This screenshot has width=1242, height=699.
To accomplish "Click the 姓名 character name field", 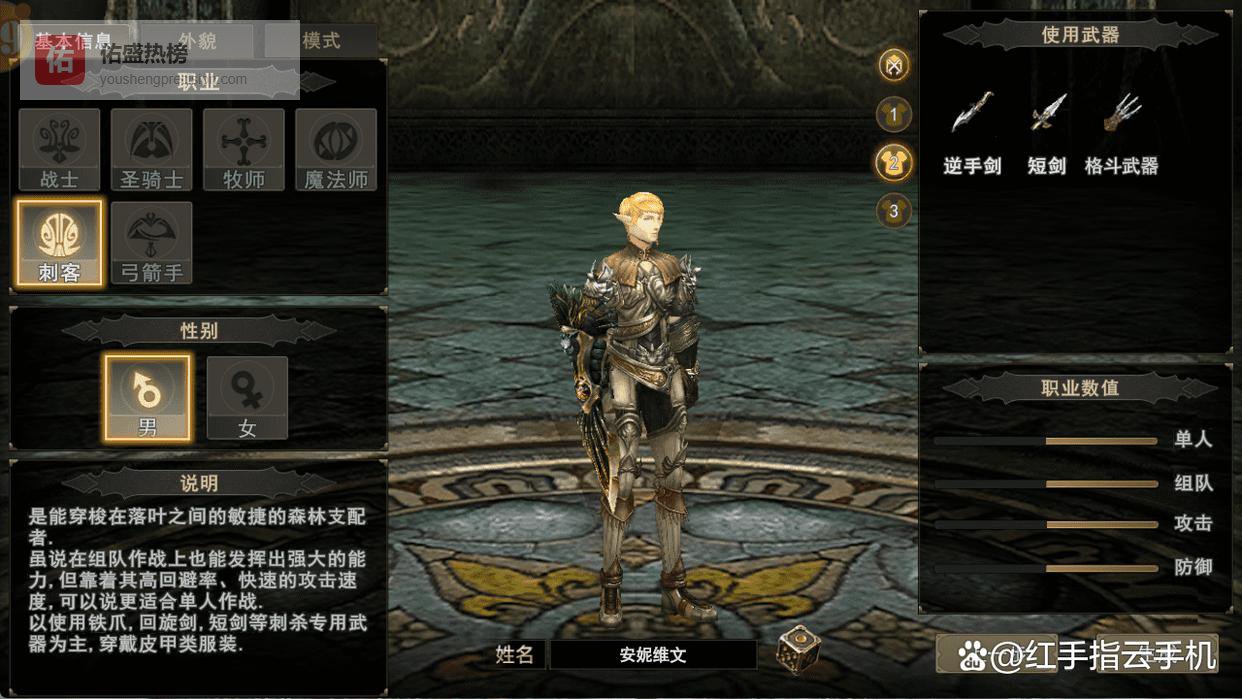I will point(653,655).
